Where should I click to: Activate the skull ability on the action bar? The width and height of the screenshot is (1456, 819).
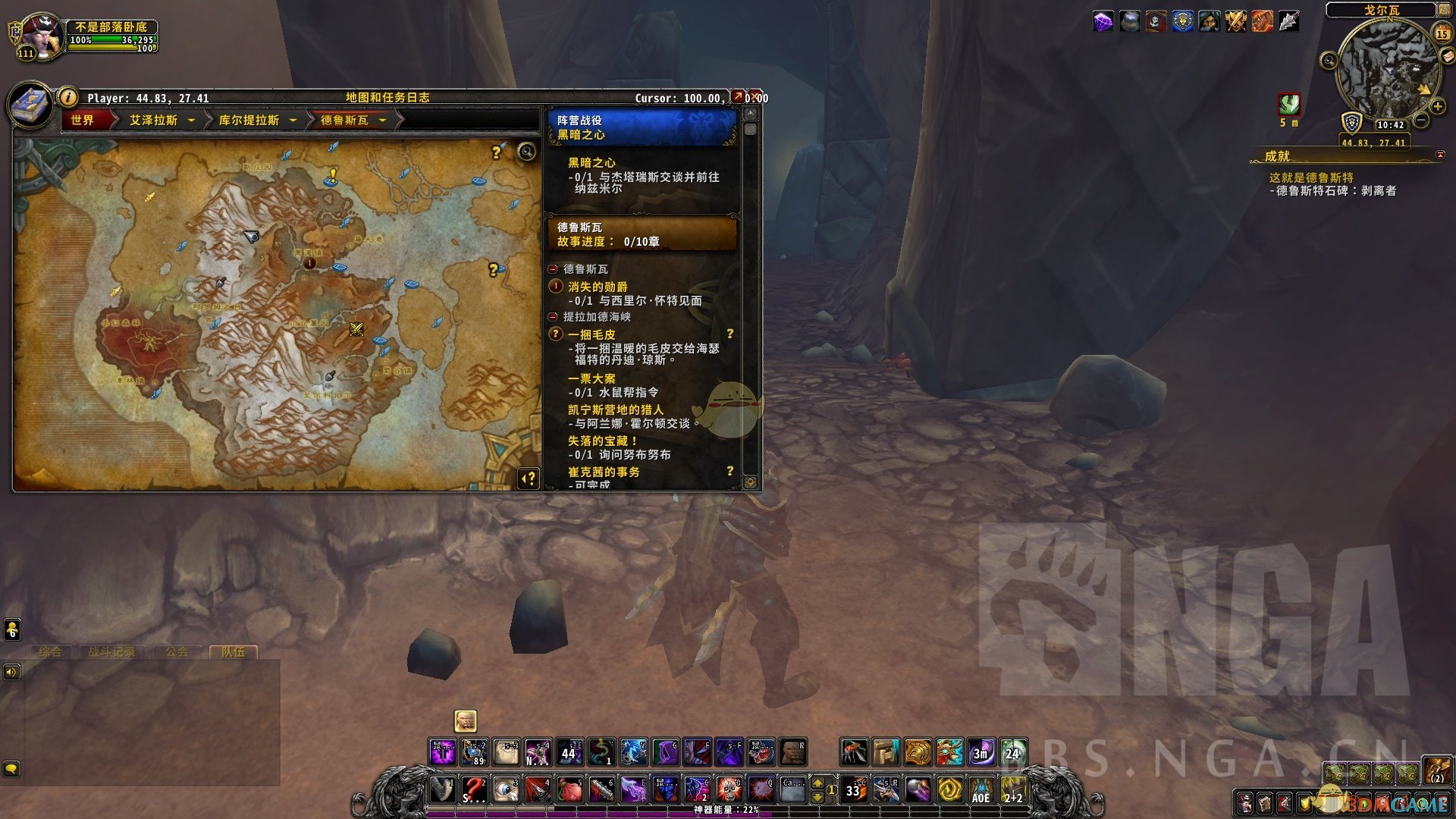point(729,789)
